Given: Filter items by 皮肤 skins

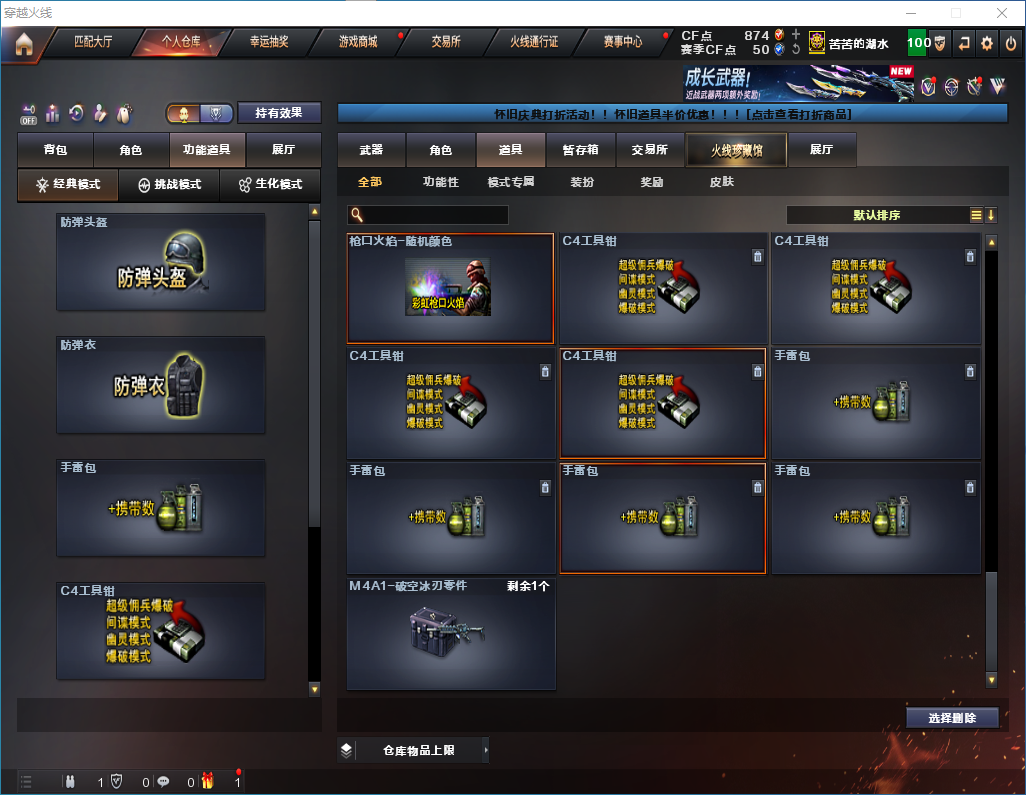Looking at the screenshot, I should [x=721, y=182].
